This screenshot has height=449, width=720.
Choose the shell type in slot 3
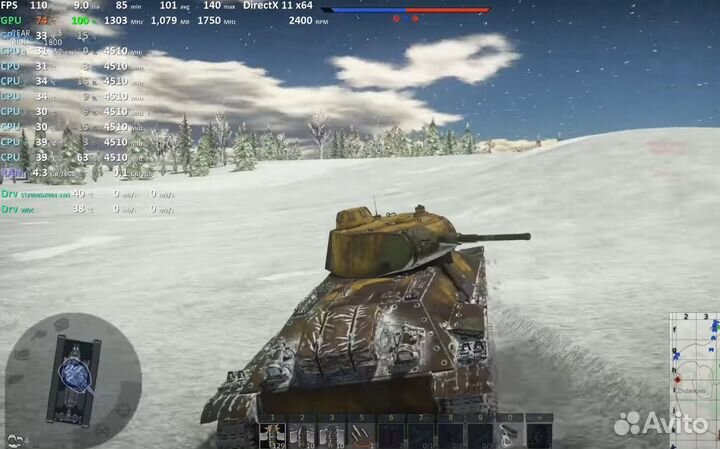(x=330, y=434)
